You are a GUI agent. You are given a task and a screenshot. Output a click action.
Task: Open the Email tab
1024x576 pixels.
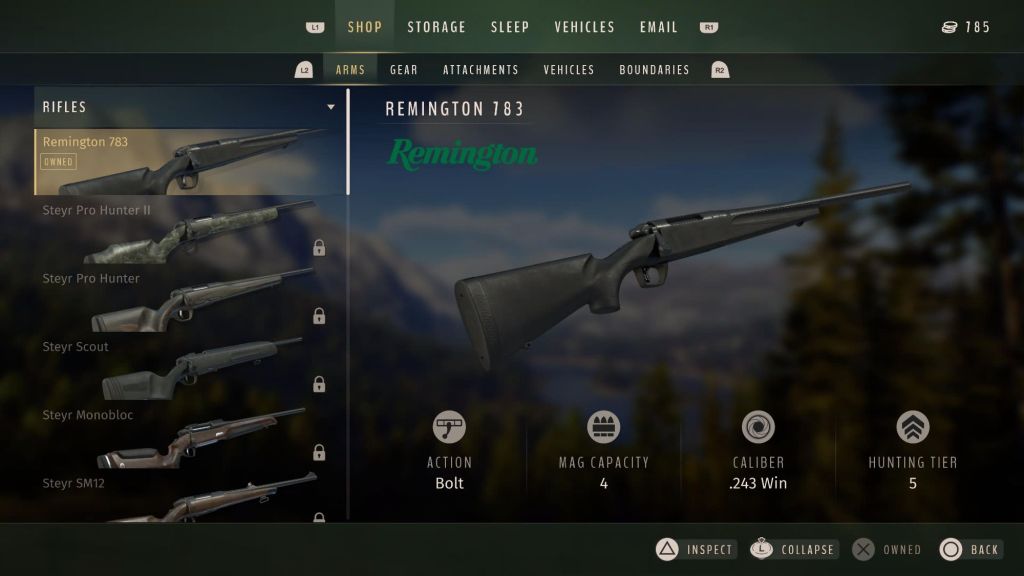click(x=659, y=27)
